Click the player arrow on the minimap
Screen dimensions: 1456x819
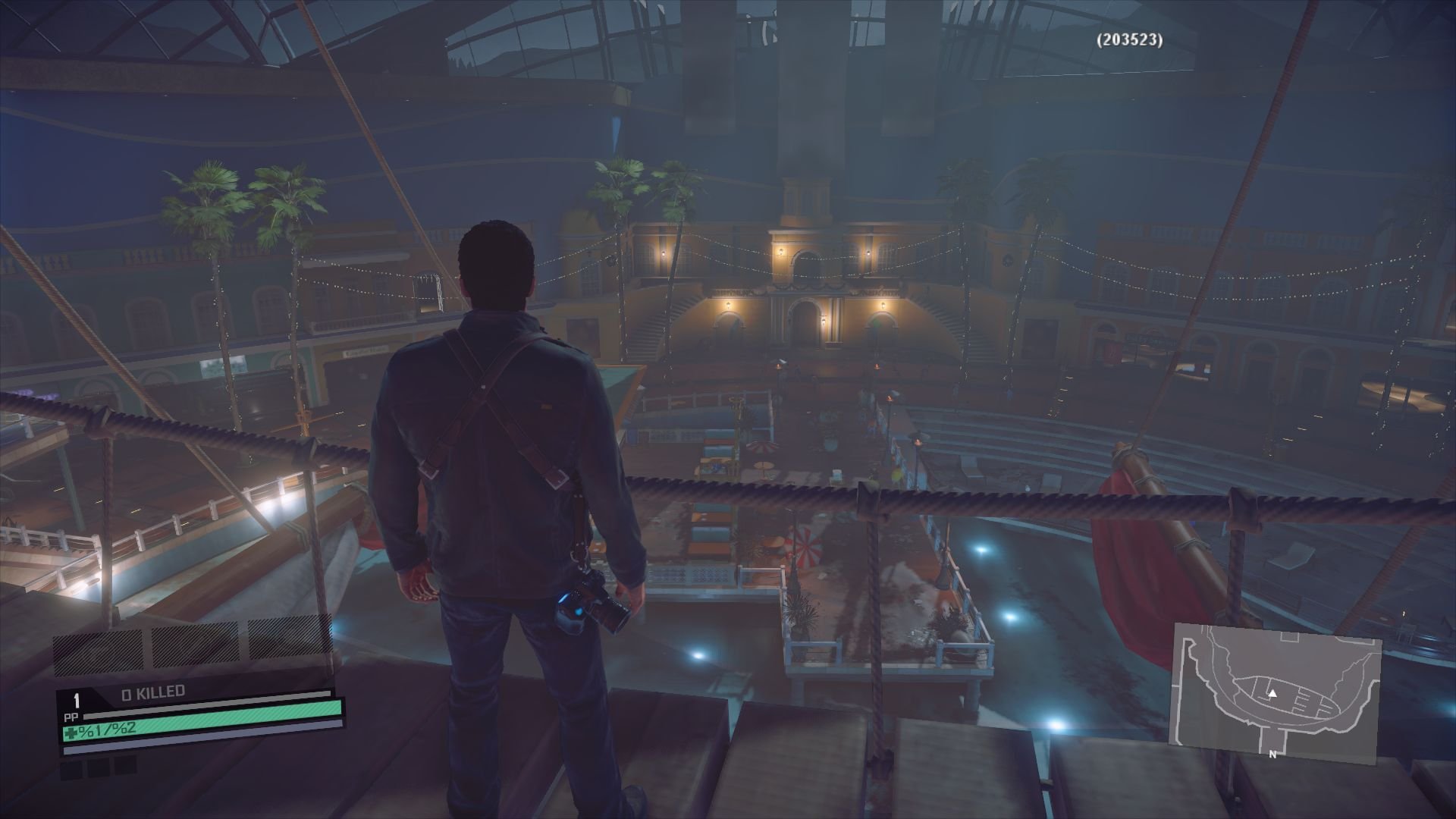(1272, 694)
